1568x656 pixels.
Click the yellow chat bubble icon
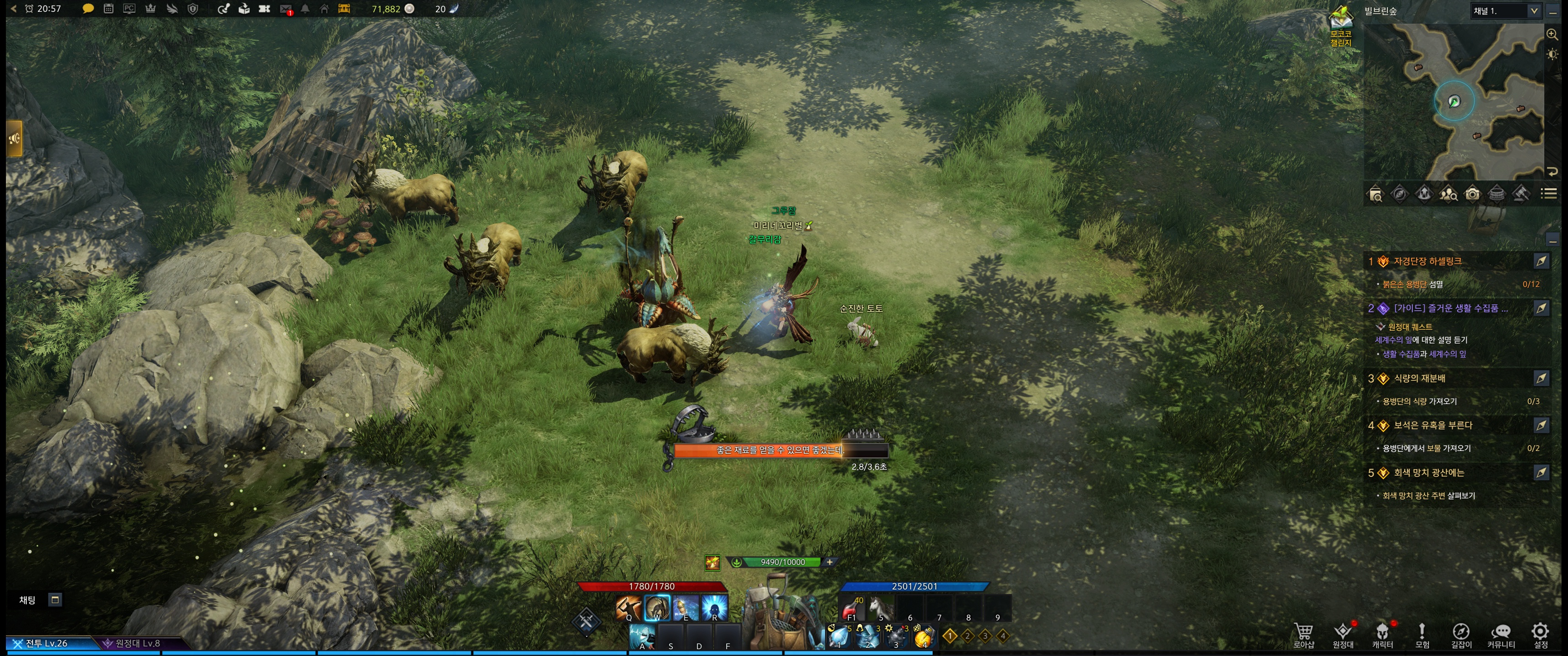pyautogui.click(x=88, y=9)
